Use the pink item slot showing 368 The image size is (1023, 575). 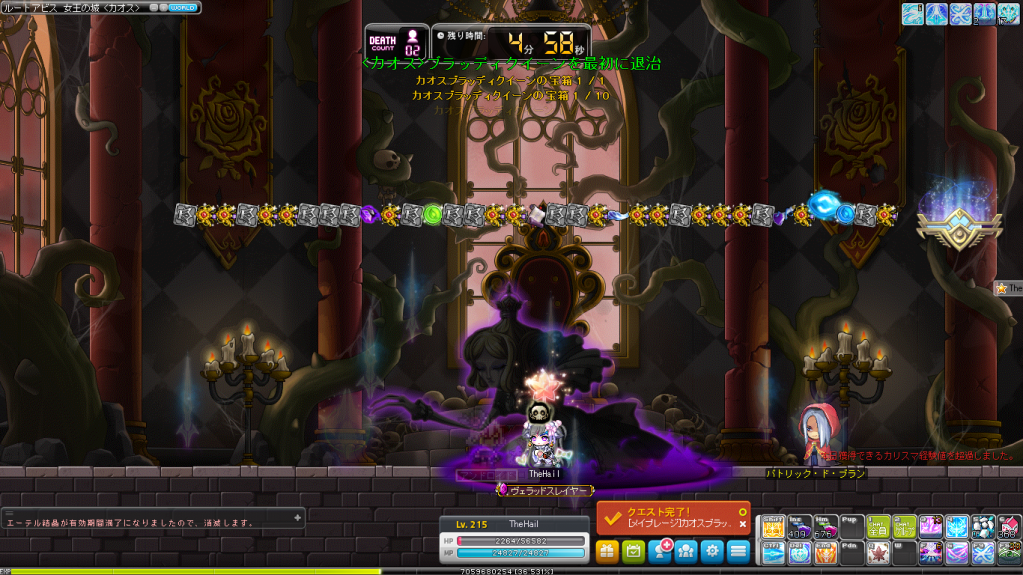[1009, 527]
